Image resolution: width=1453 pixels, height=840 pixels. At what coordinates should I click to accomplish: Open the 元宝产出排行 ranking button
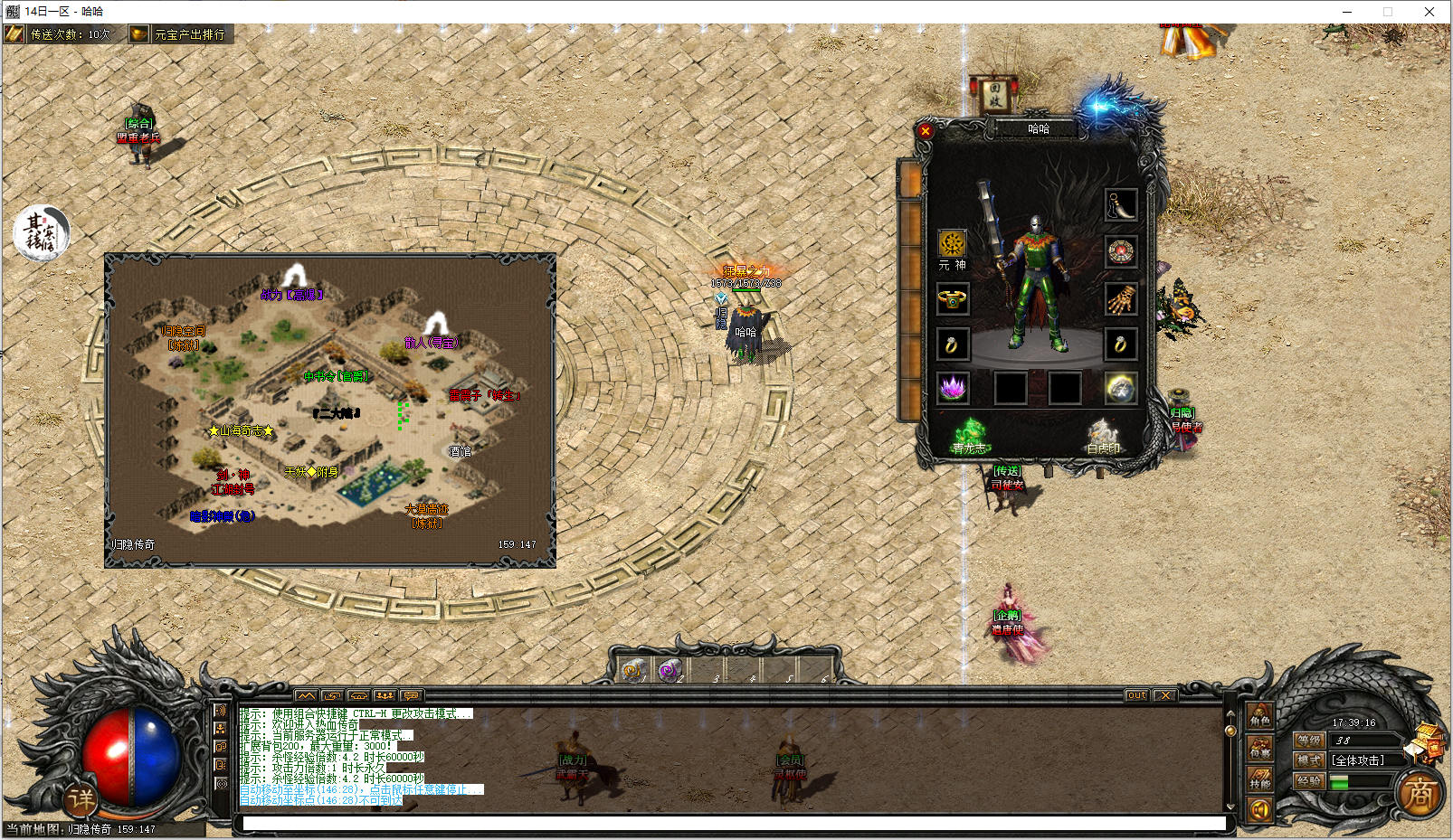(179, 34)
